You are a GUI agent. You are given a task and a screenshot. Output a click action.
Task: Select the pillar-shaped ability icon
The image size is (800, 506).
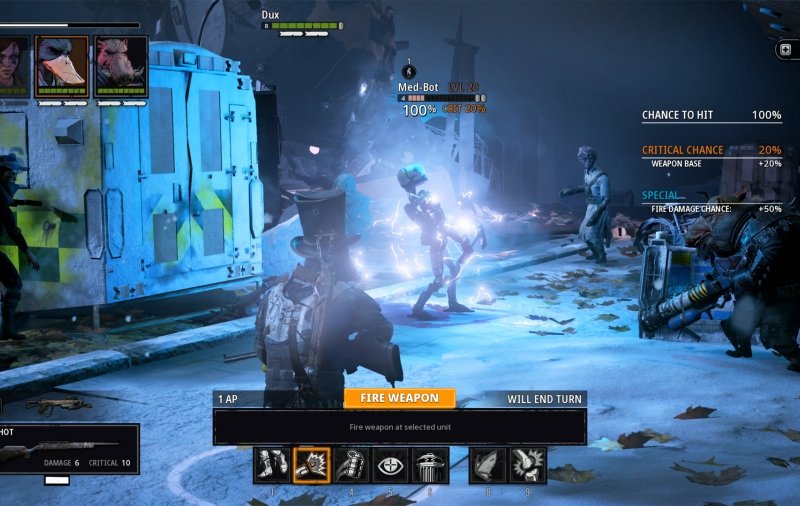pyautogui.click(x=429, y=465)
